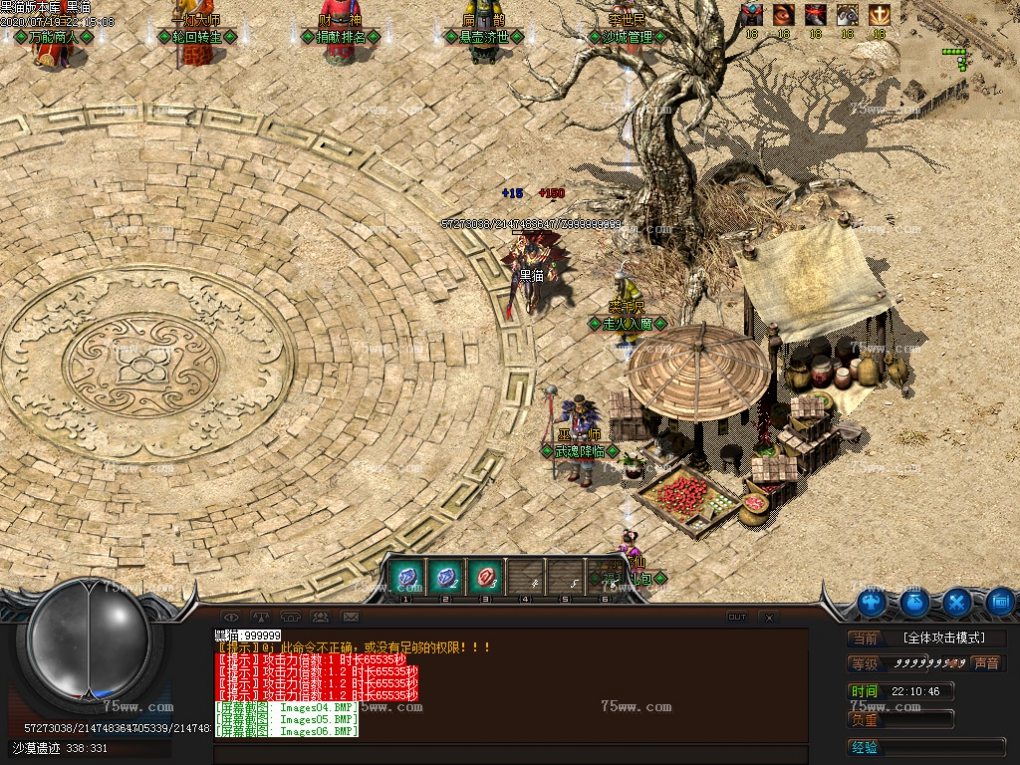Change the 全体攻击模式 attack mode

pyautogui.click(x=942, y=638)
